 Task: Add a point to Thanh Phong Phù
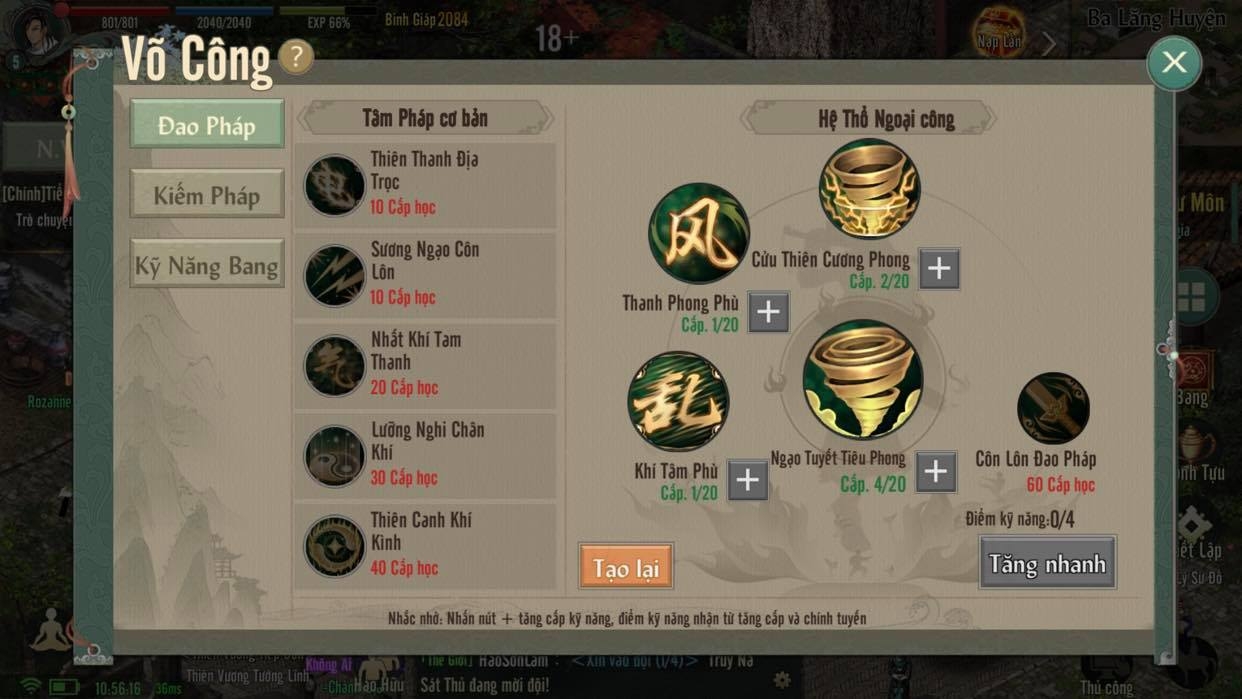(x=768, y=312)
